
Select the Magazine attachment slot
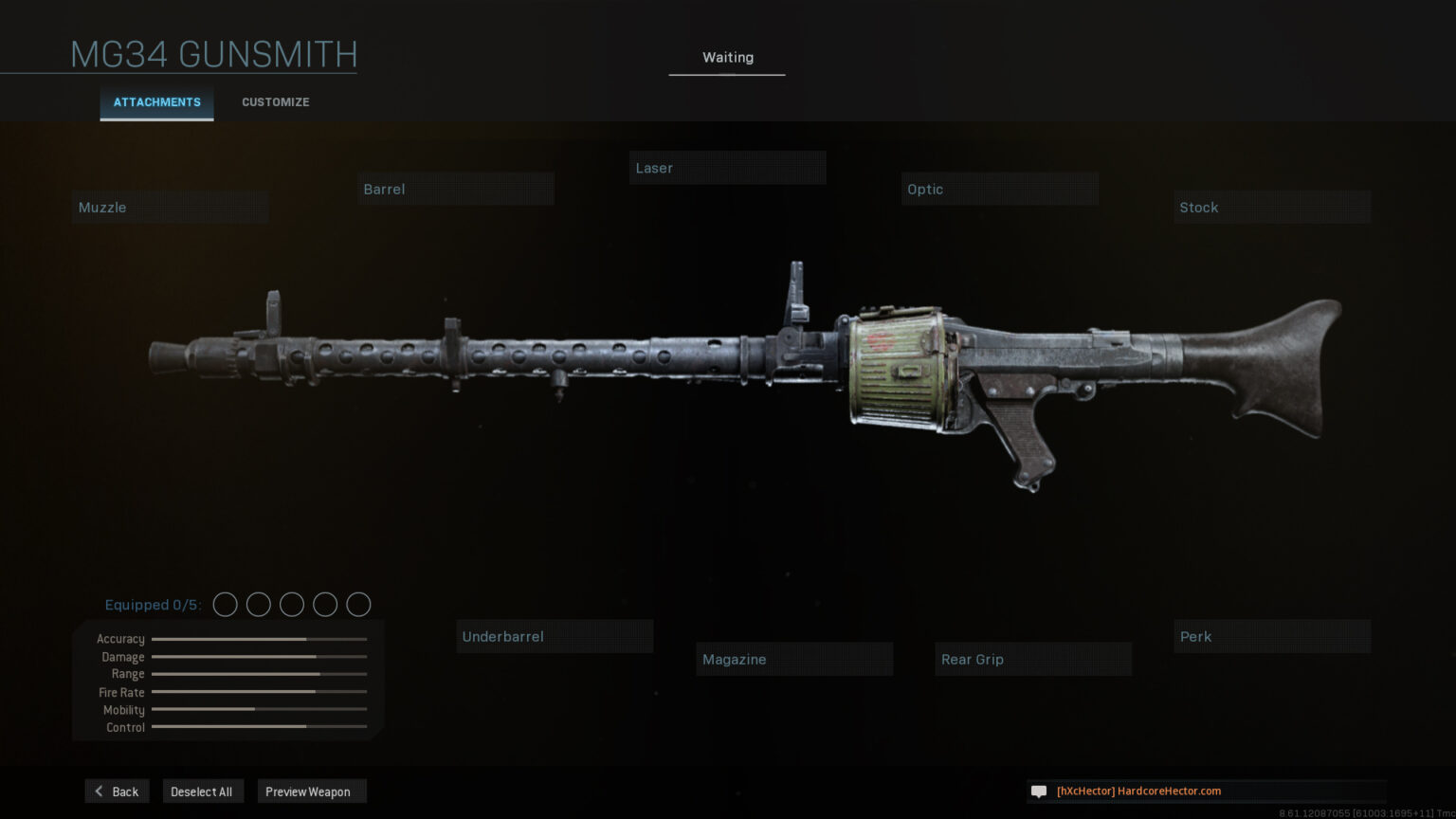tap(794, 659)
